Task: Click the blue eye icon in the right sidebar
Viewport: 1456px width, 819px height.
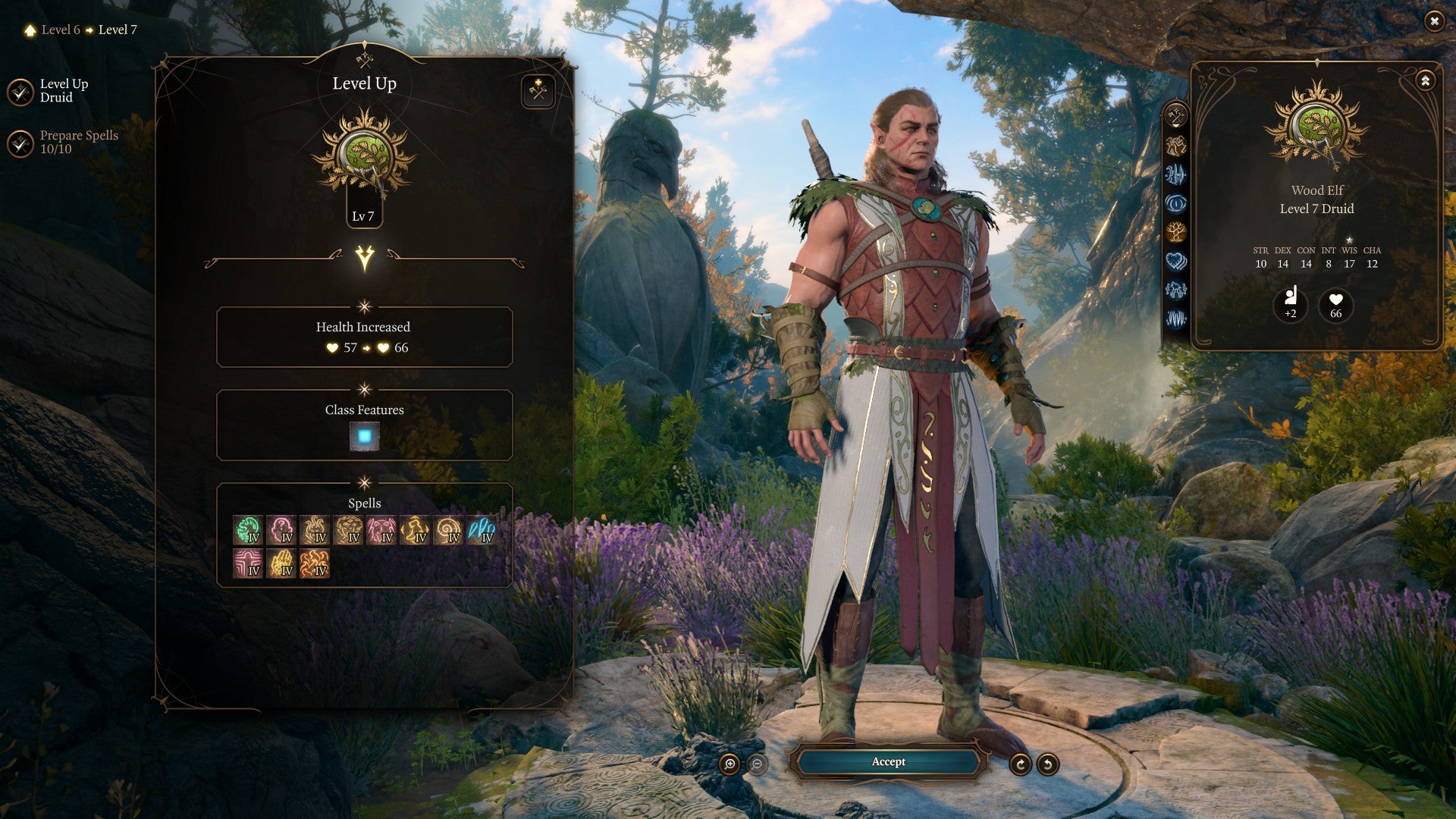Action: 1177,202
